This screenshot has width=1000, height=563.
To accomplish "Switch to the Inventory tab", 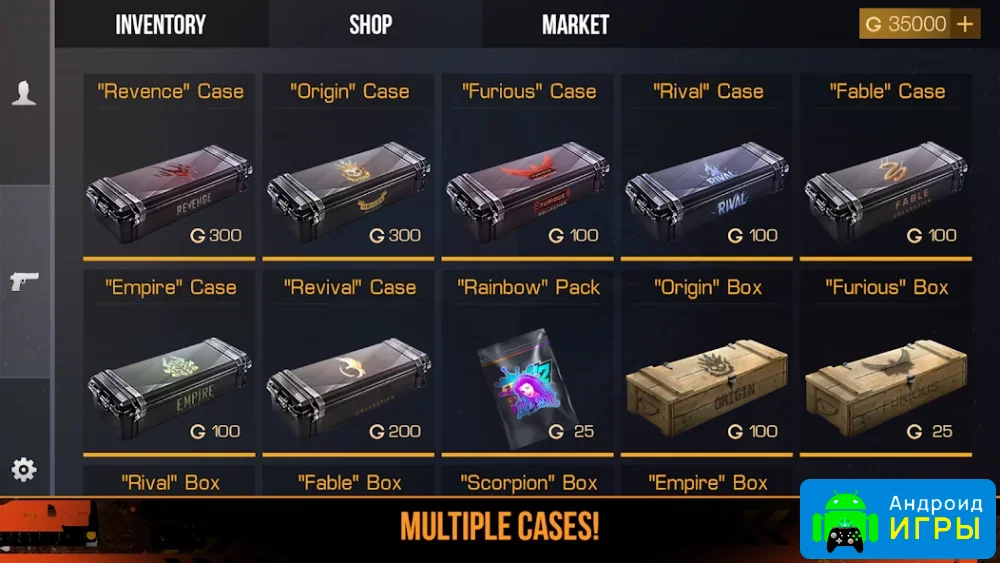I will (160, 24).
